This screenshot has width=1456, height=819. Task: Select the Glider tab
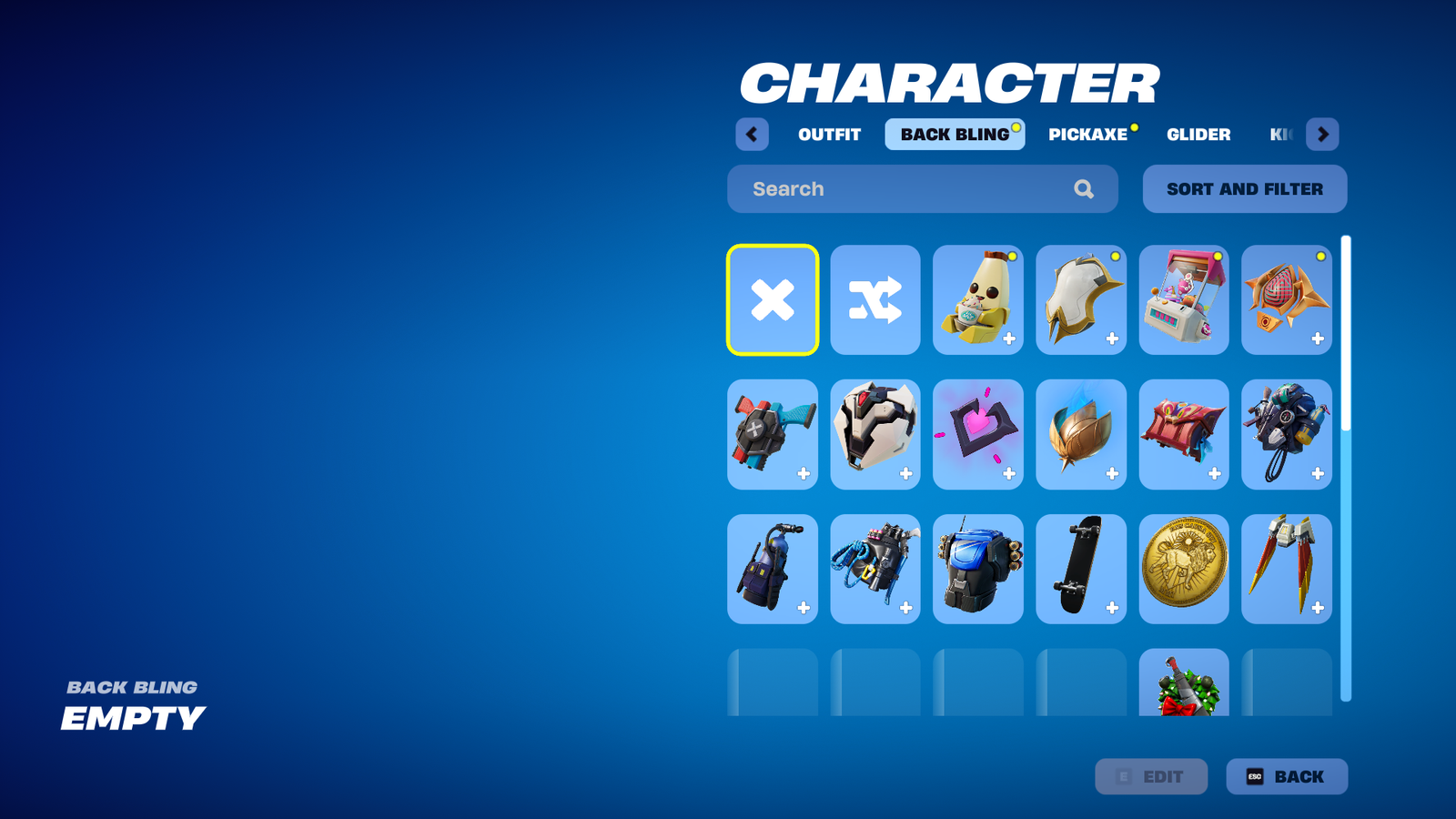pos(1198,135)
